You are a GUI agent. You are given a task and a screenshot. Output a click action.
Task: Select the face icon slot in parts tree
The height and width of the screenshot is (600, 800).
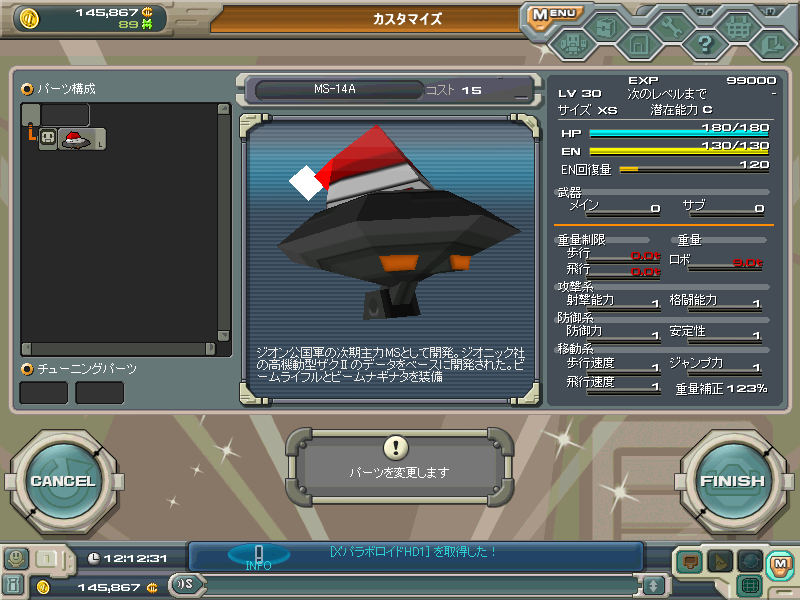coord(47,140)
